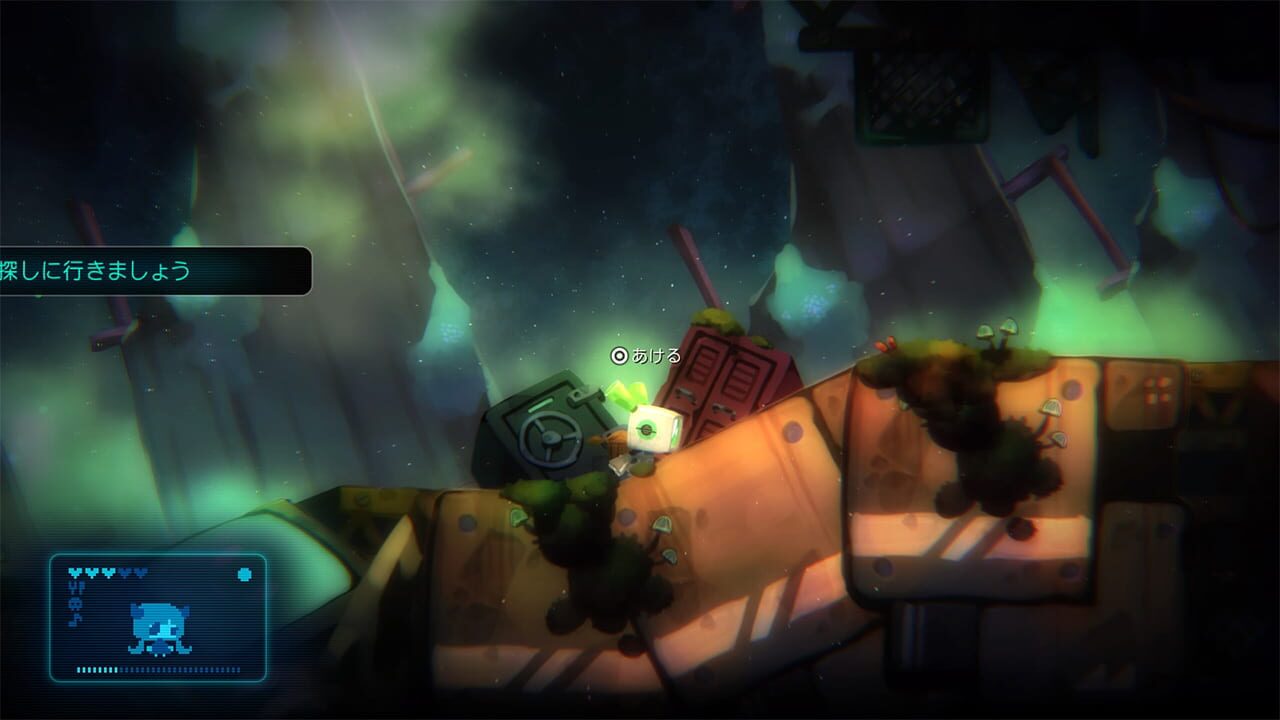Select the fork-and-spoon hunger icon in the HUD

77,588
